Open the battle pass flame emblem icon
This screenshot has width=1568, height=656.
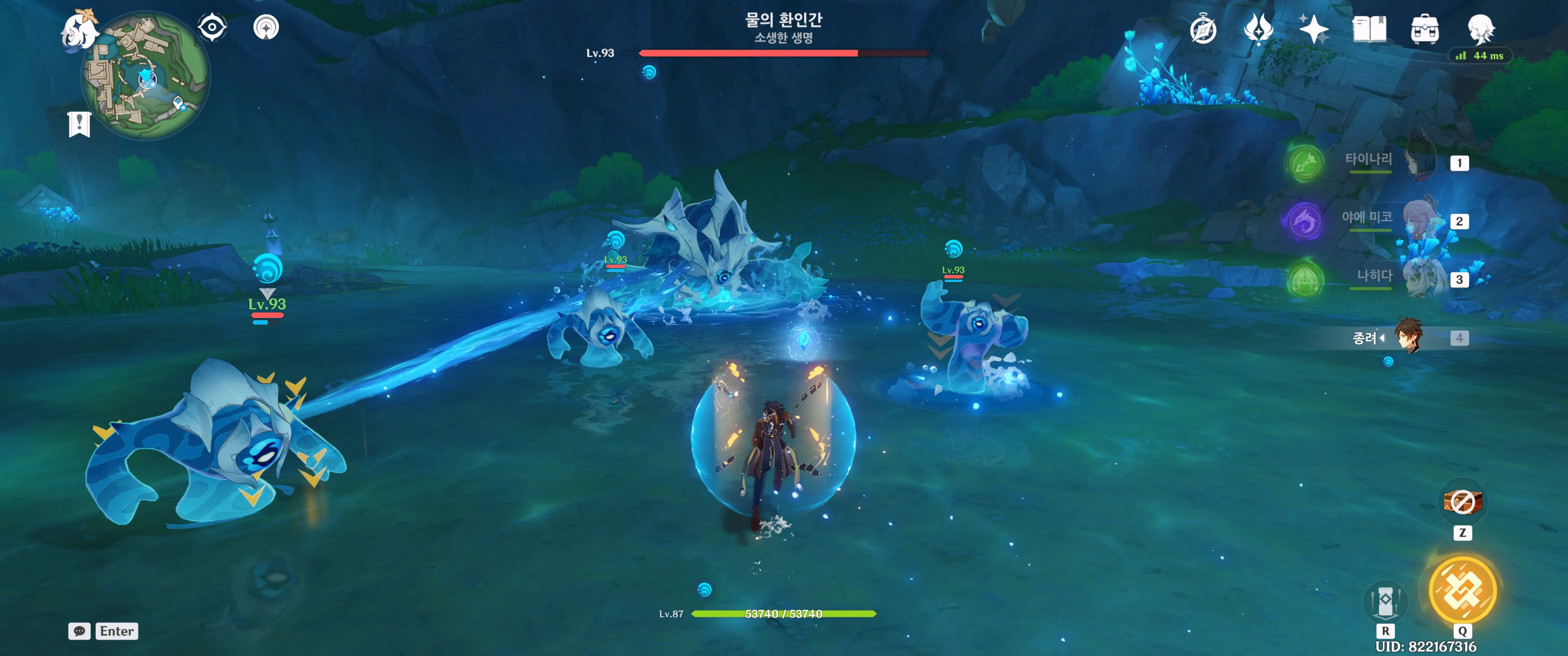(1258, 29)
